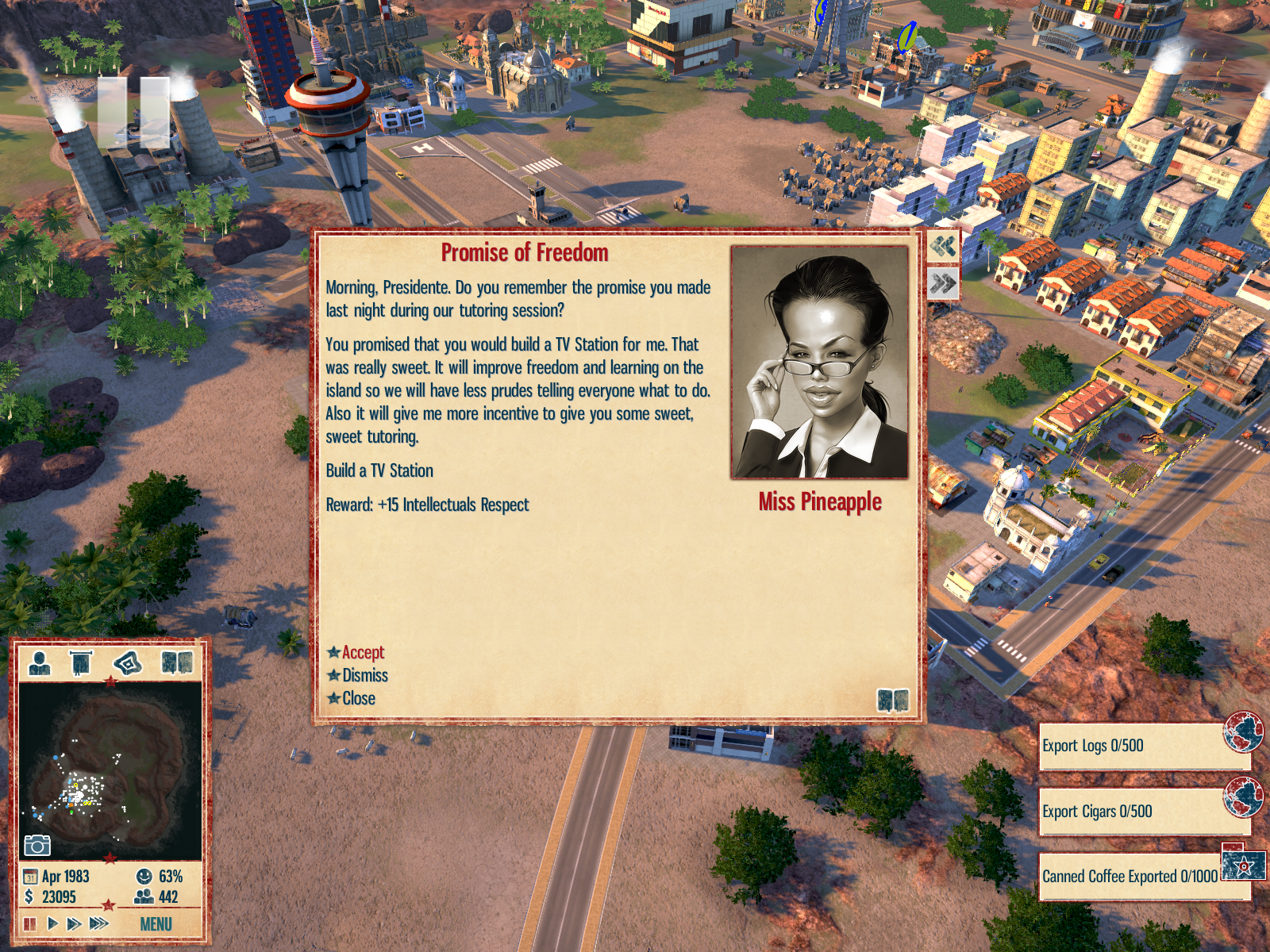Open the almanac book icon above the minimap
Image resolution: width=1270 pixels, height=952 pixels.
click(x=176, y=662)
